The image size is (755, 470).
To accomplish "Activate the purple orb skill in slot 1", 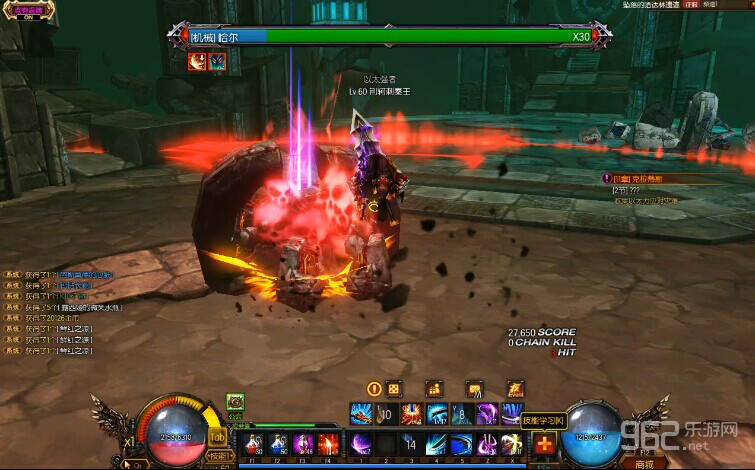I will [x=360, y=443].
